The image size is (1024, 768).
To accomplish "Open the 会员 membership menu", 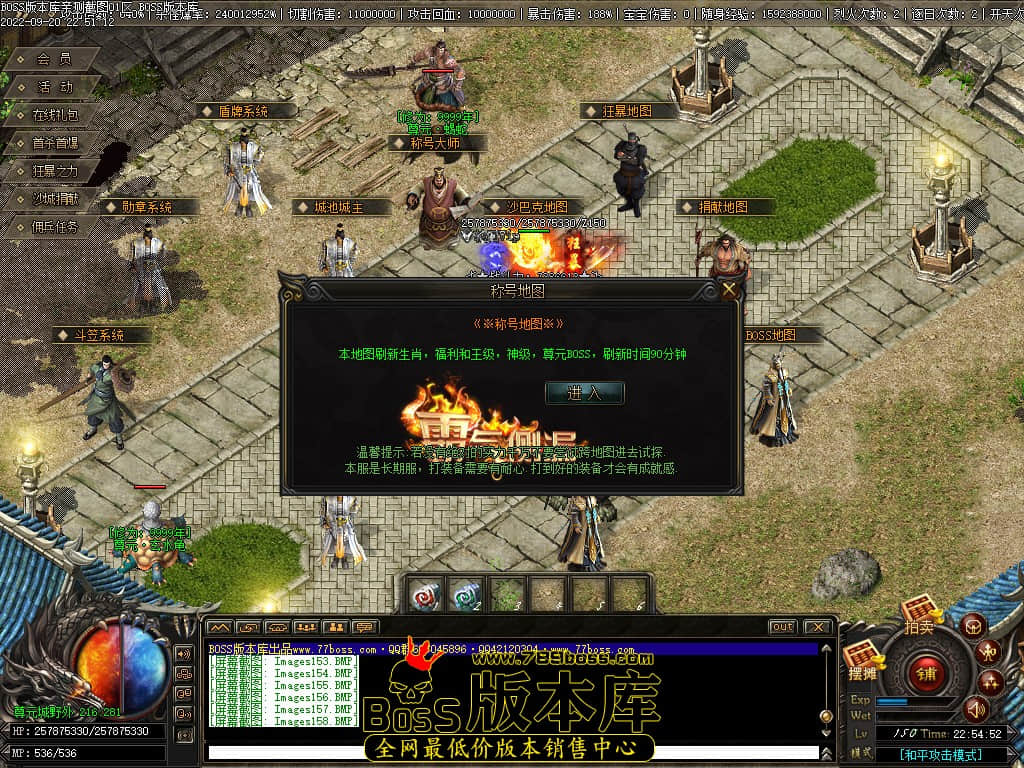I will pos(54,59).
